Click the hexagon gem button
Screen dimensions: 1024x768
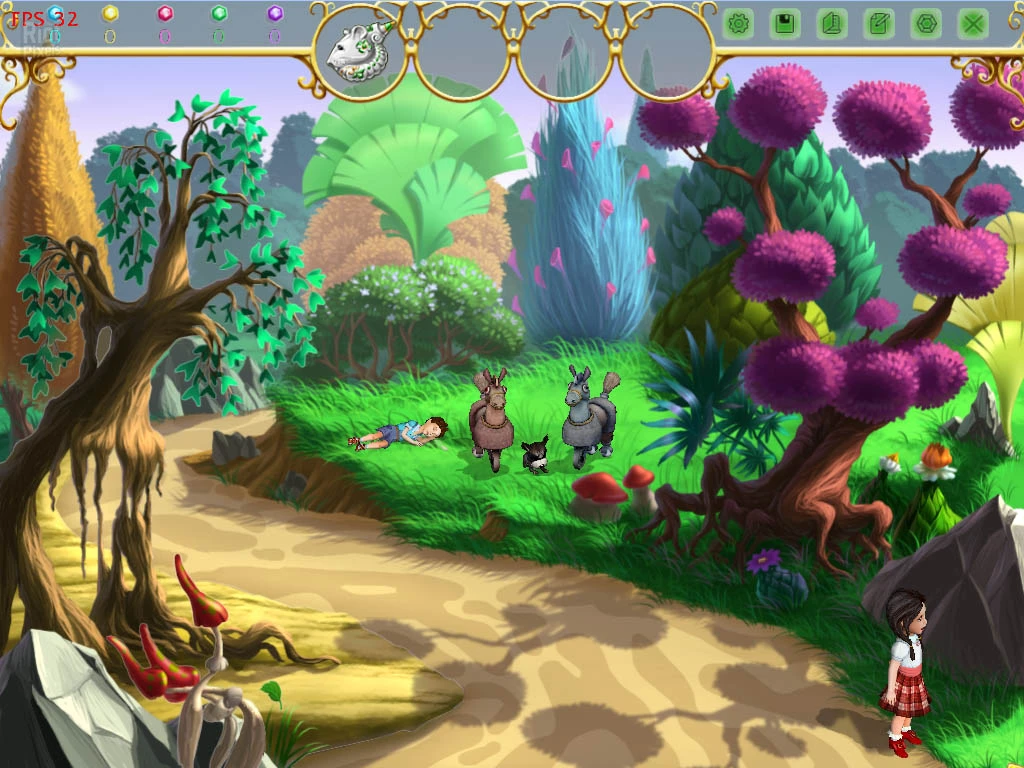click(x=926, y=24)
